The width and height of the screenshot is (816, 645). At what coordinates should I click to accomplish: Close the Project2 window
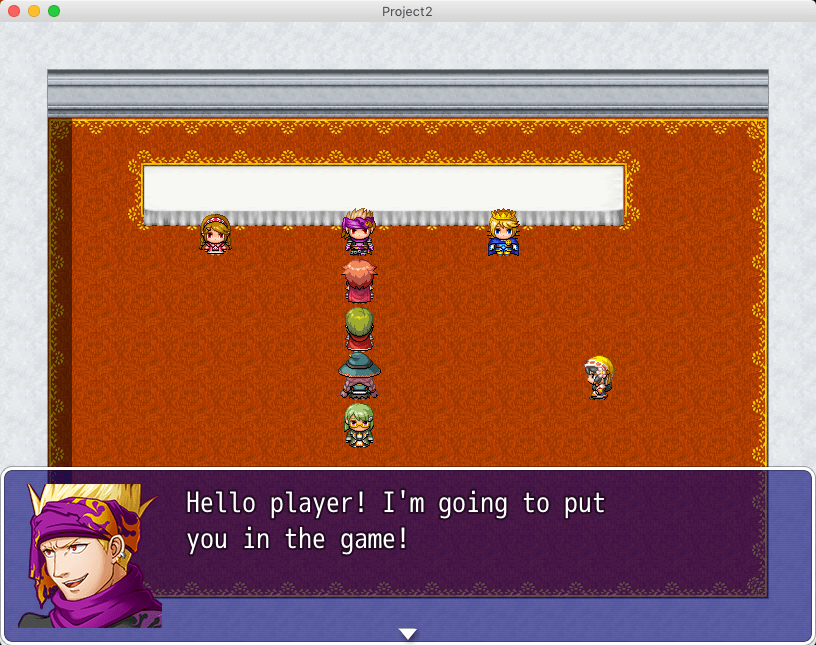pyautogui.click(x=14, y=11)
